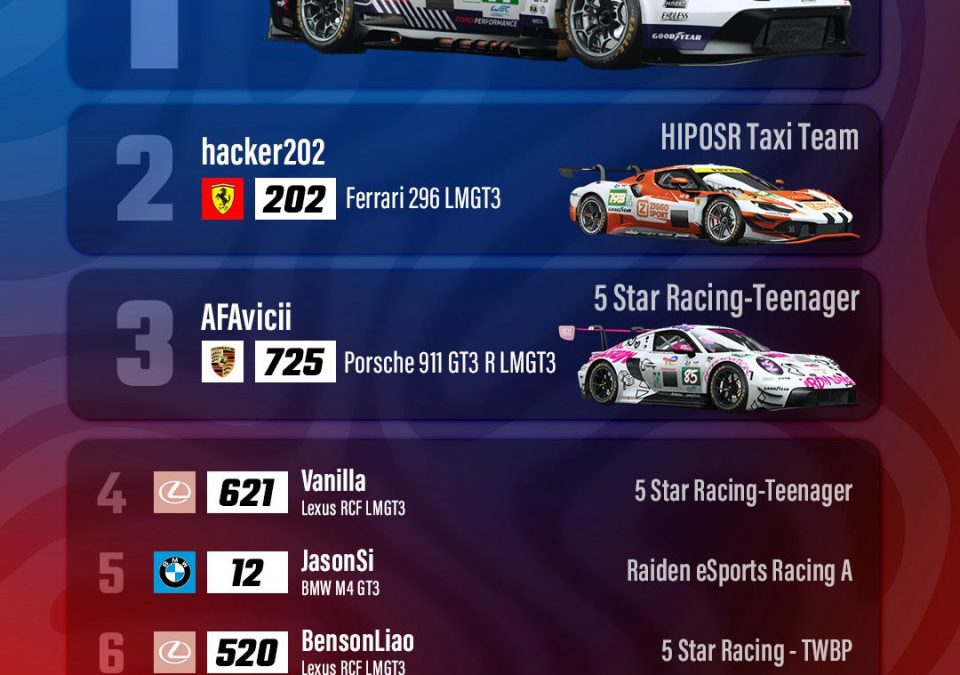View the pink Porsche 911 car thumbnail

tap(714, 367)
